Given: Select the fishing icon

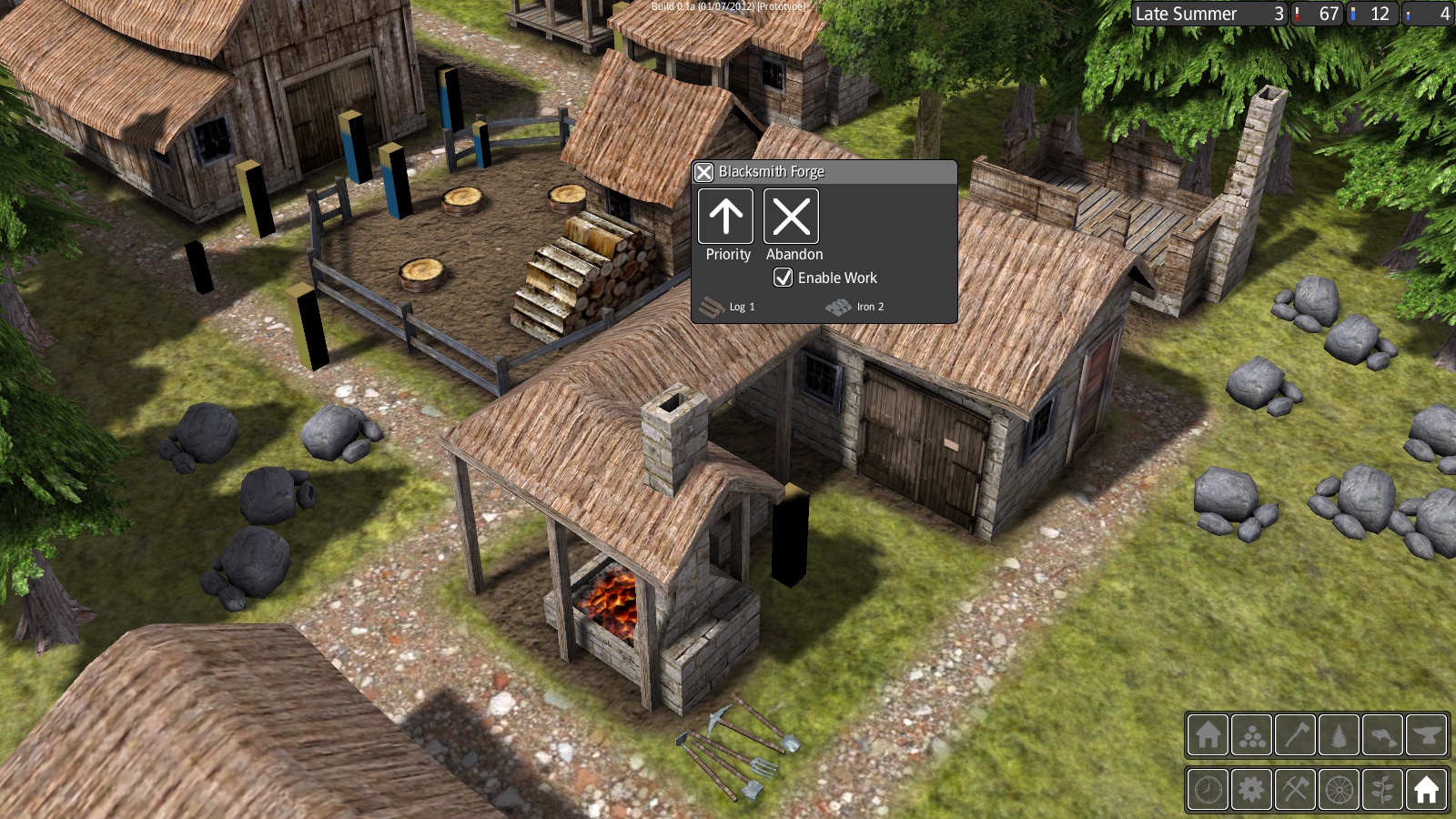Looking at the screenshot, I should [x=1382, y=735].
